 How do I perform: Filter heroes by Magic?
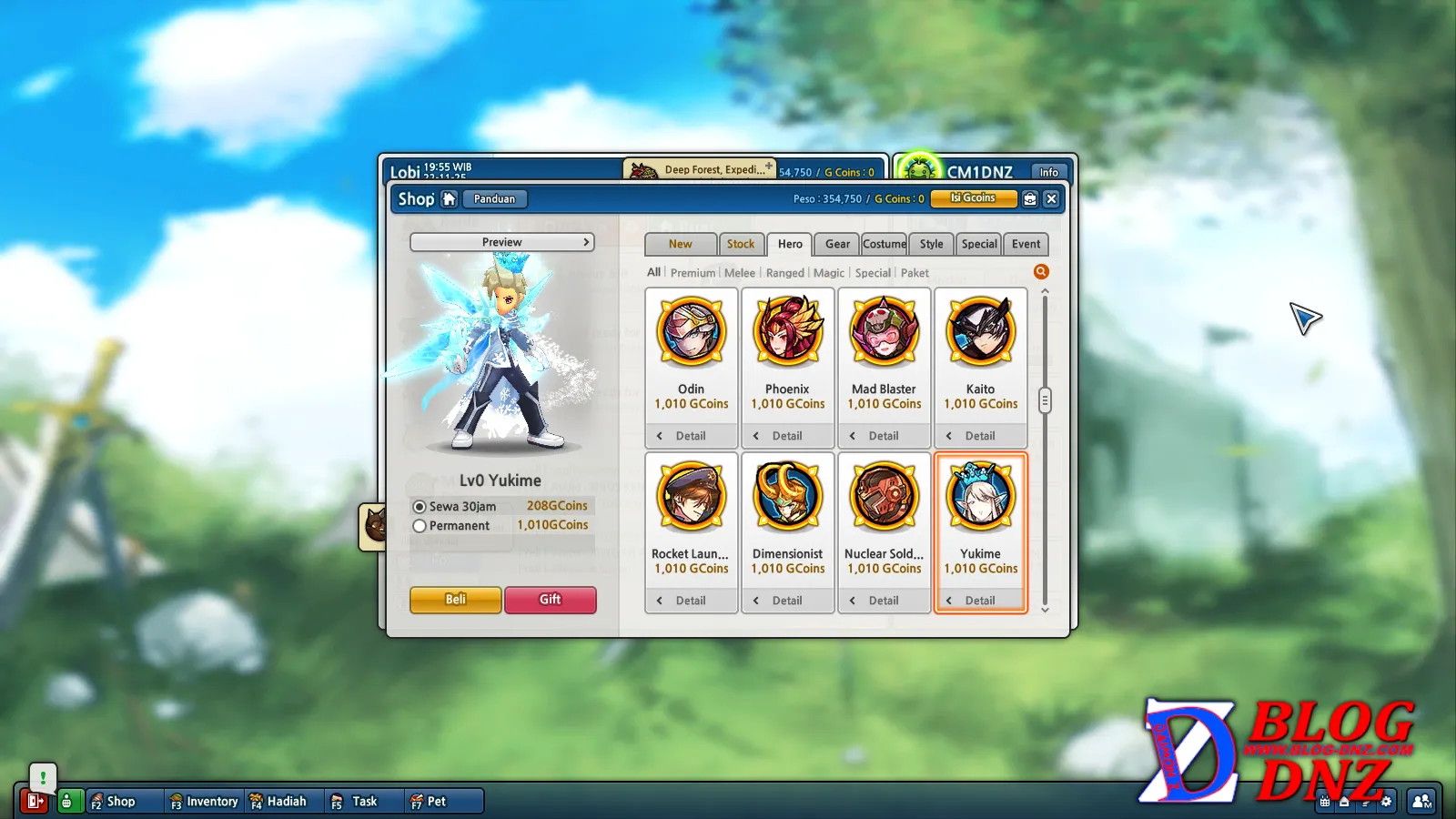[828, 273]
